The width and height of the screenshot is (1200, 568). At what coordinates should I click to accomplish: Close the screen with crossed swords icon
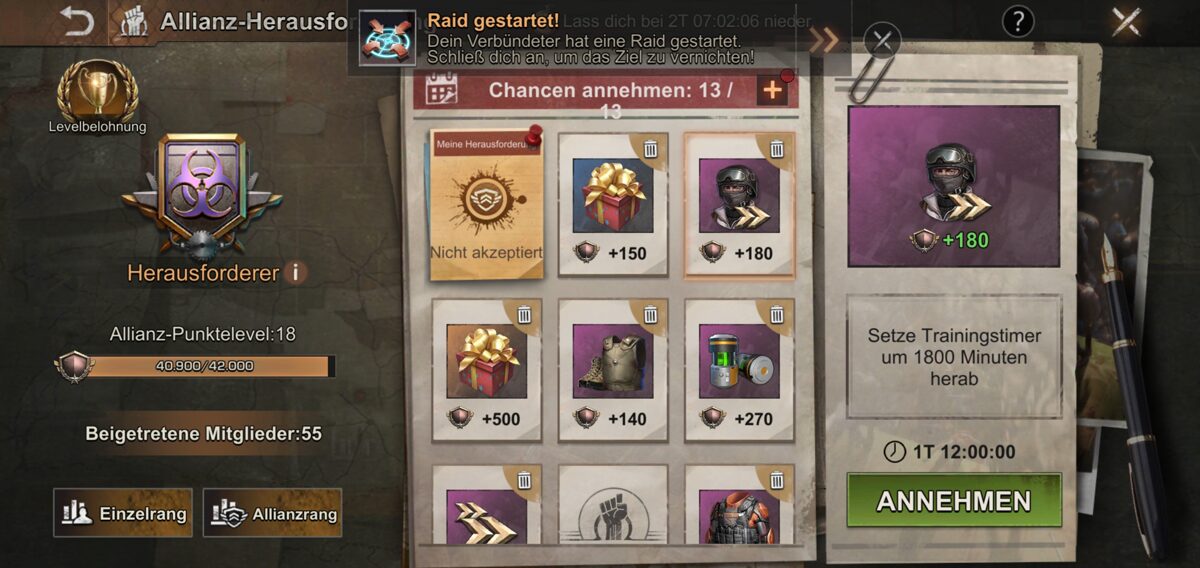tap(1126, 21)
